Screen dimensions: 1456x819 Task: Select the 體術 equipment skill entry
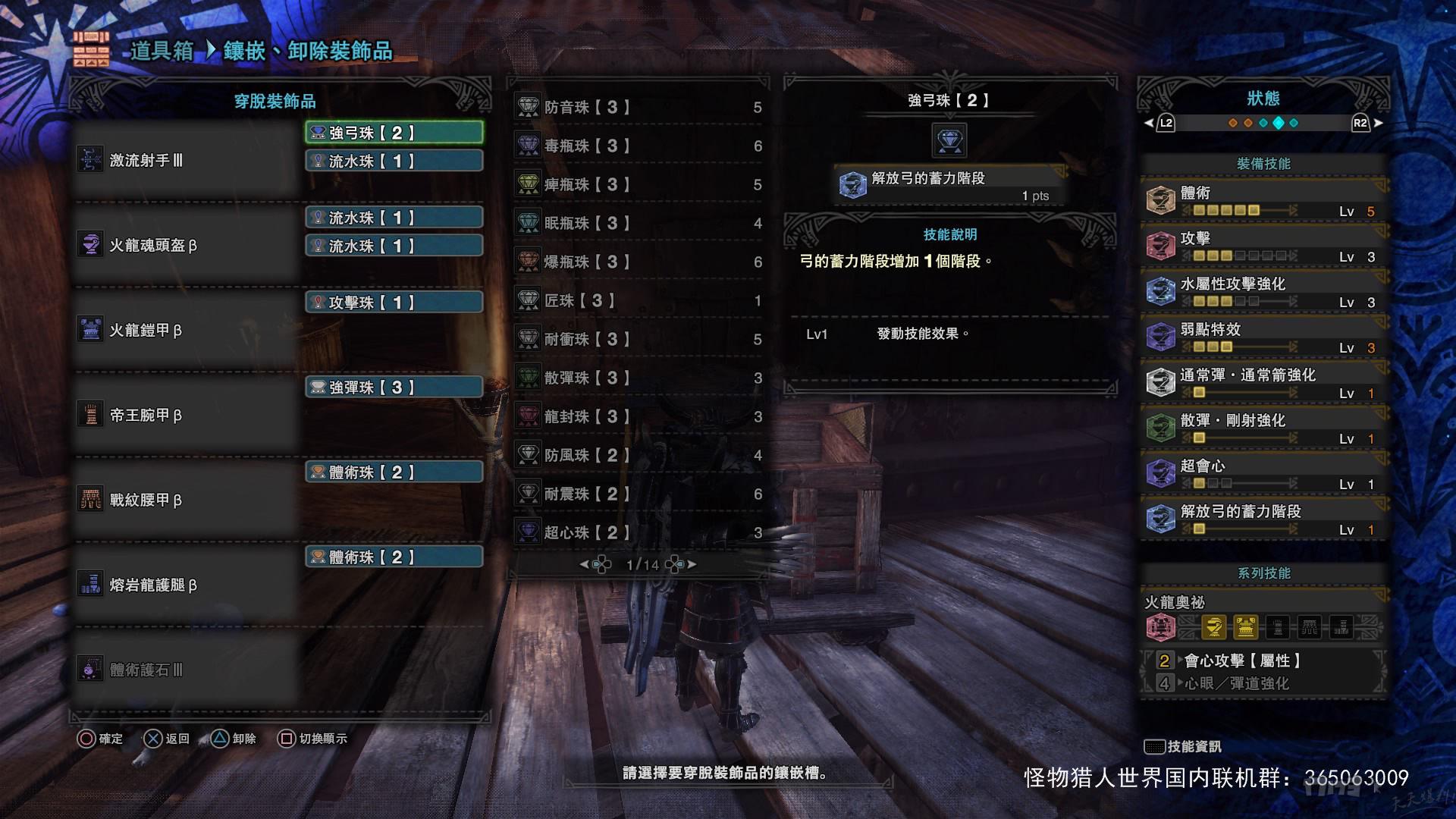click(x=1263, y=200)
